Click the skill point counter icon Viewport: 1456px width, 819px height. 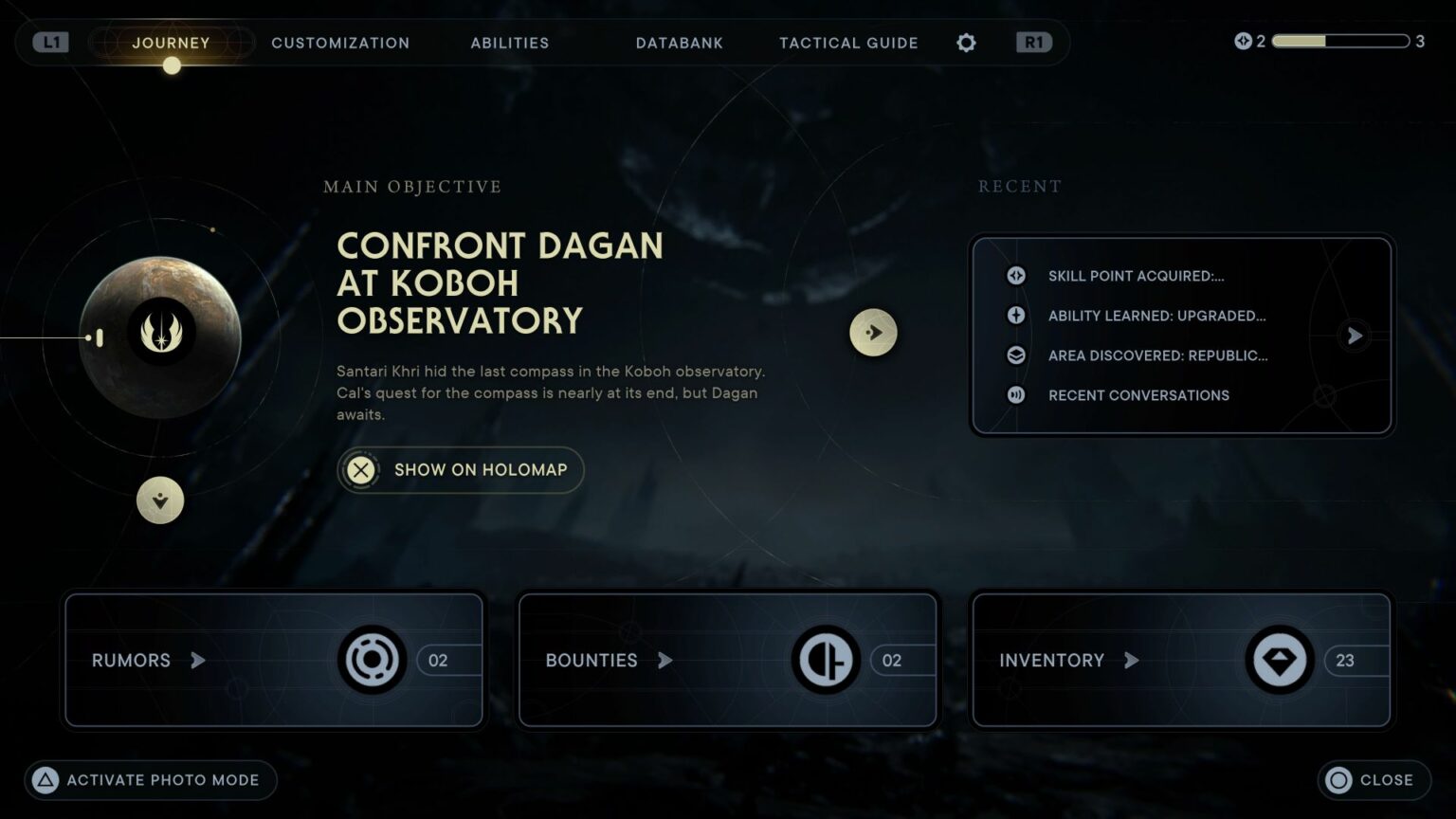[x=1245, y=42]
